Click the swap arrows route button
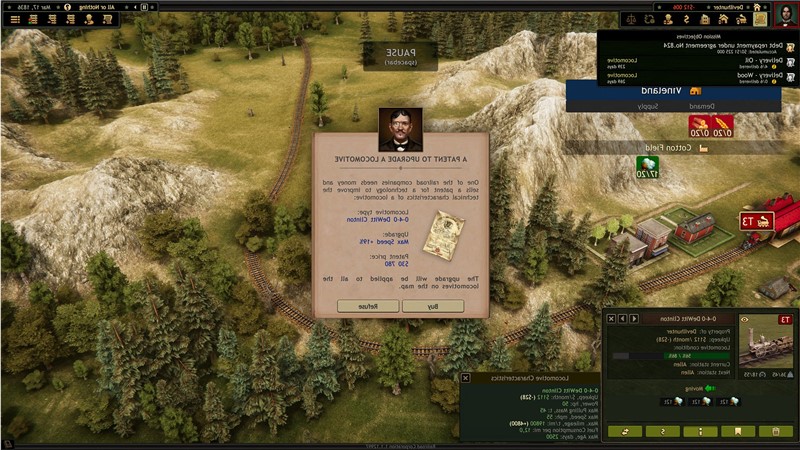The image size is (800, 450). pyautogui.click(x=627, y=431)
